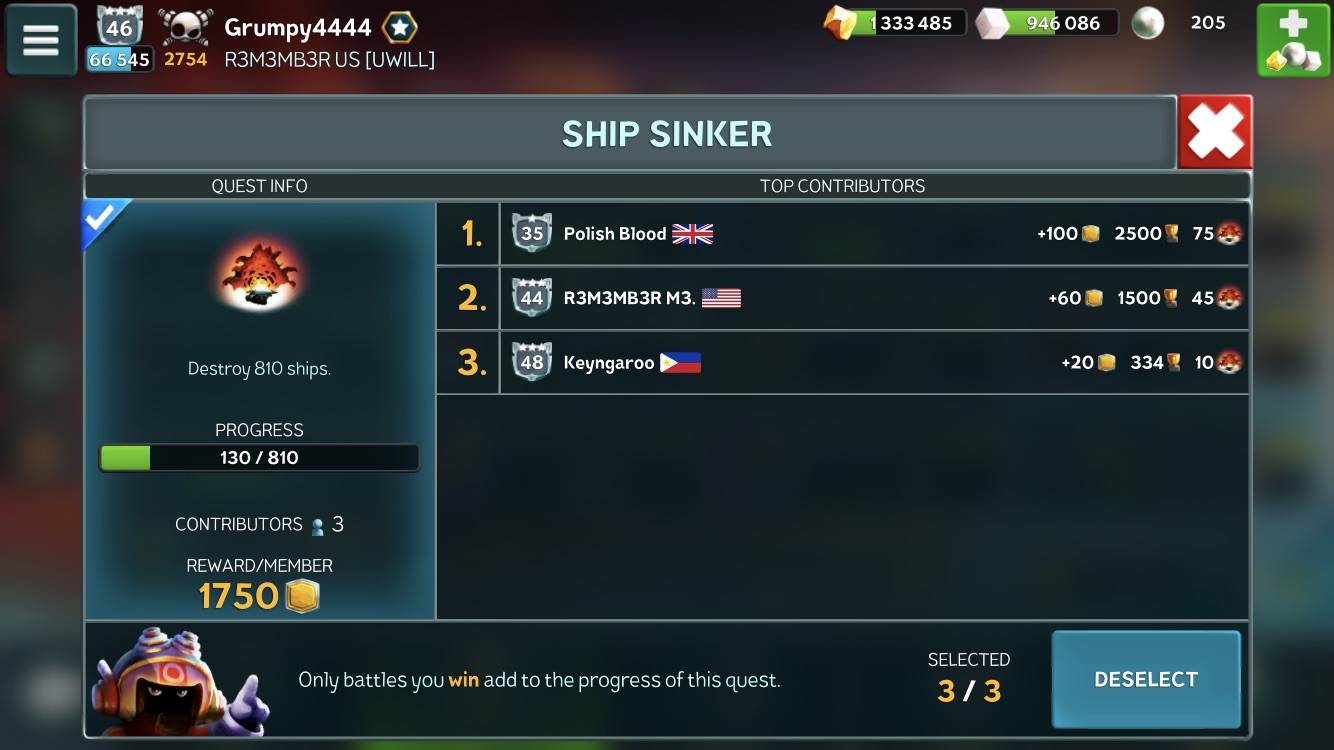Open the green add resources shop button
This screenshot has width=1334, height=750.
(1293, 40)
